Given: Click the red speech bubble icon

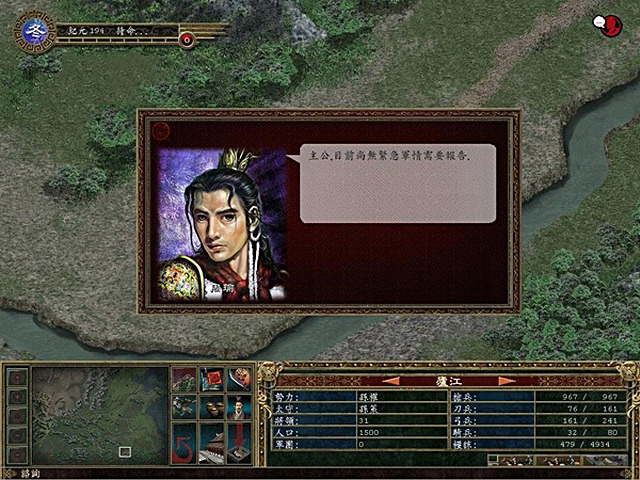Looking at the screenshot, I should 605,25.
